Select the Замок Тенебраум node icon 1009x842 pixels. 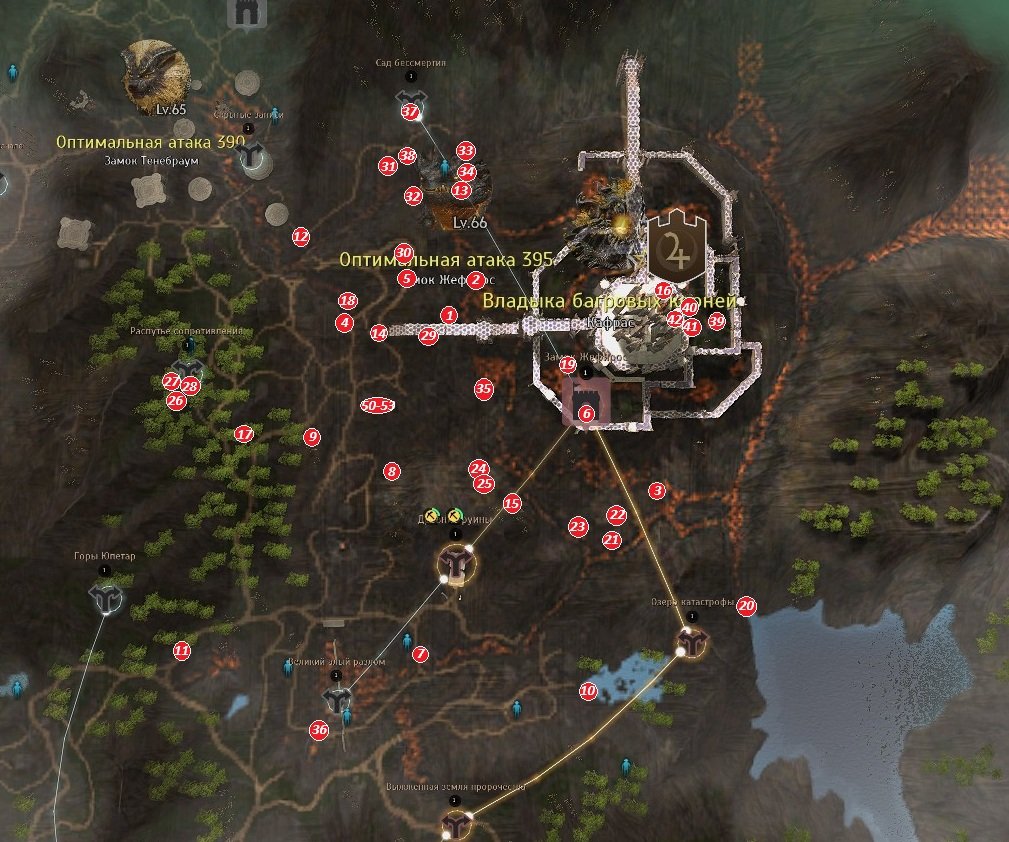[x=256, y=156]
